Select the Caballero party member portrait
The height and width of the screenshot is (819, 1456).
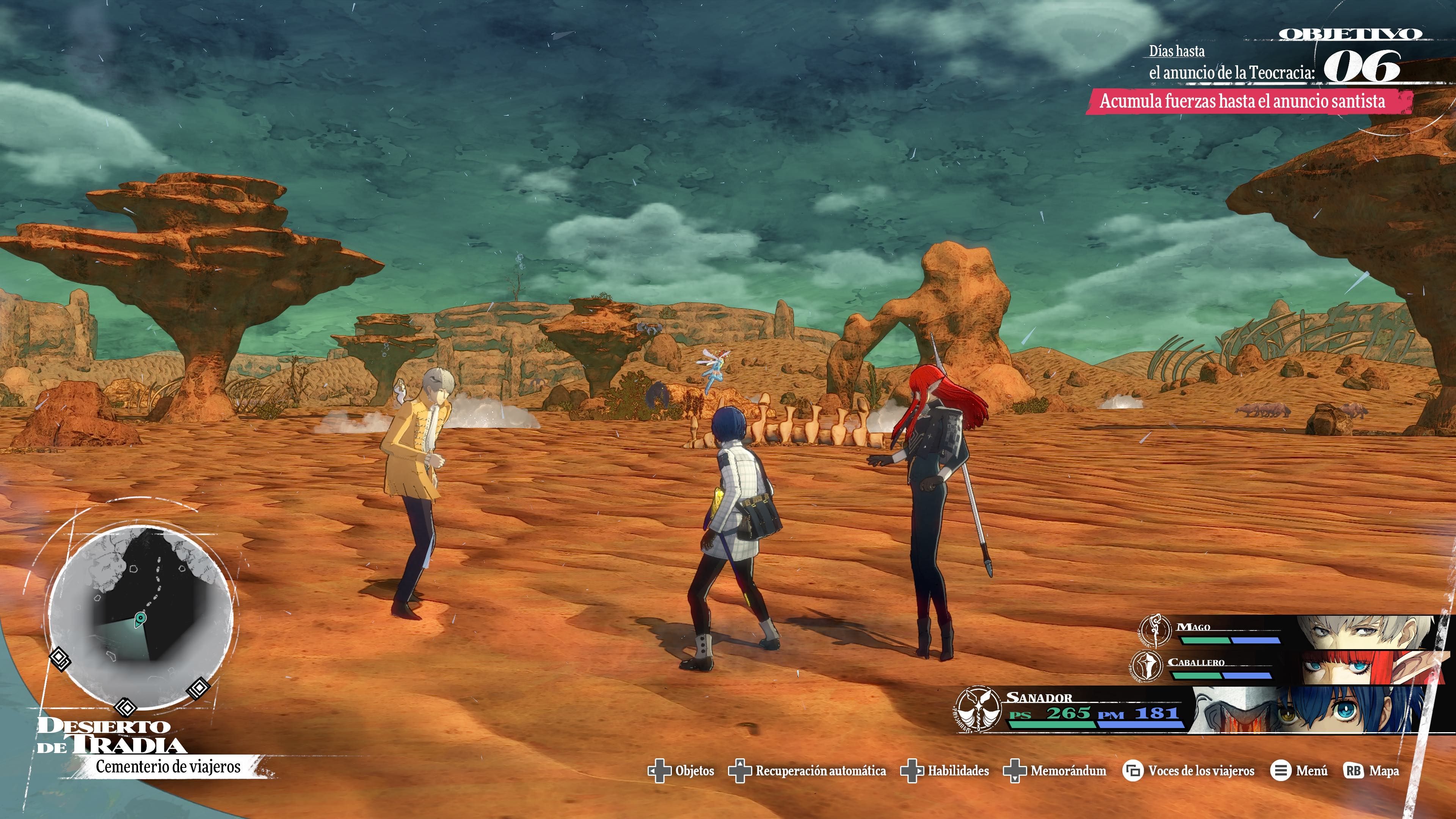click(x=1368, y=667)
